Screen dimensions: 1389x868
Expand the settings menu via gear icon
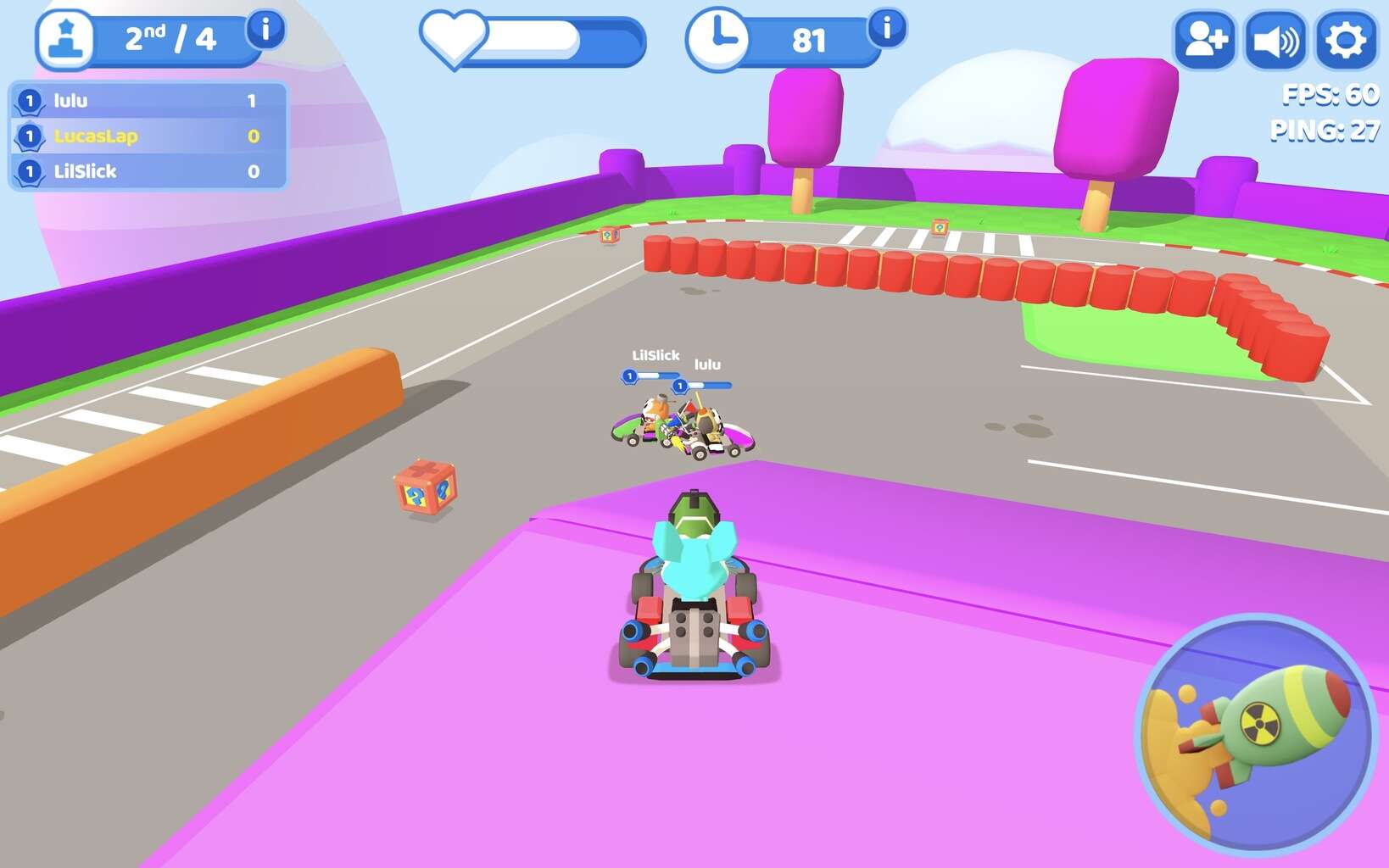(x=1346, y=37)
